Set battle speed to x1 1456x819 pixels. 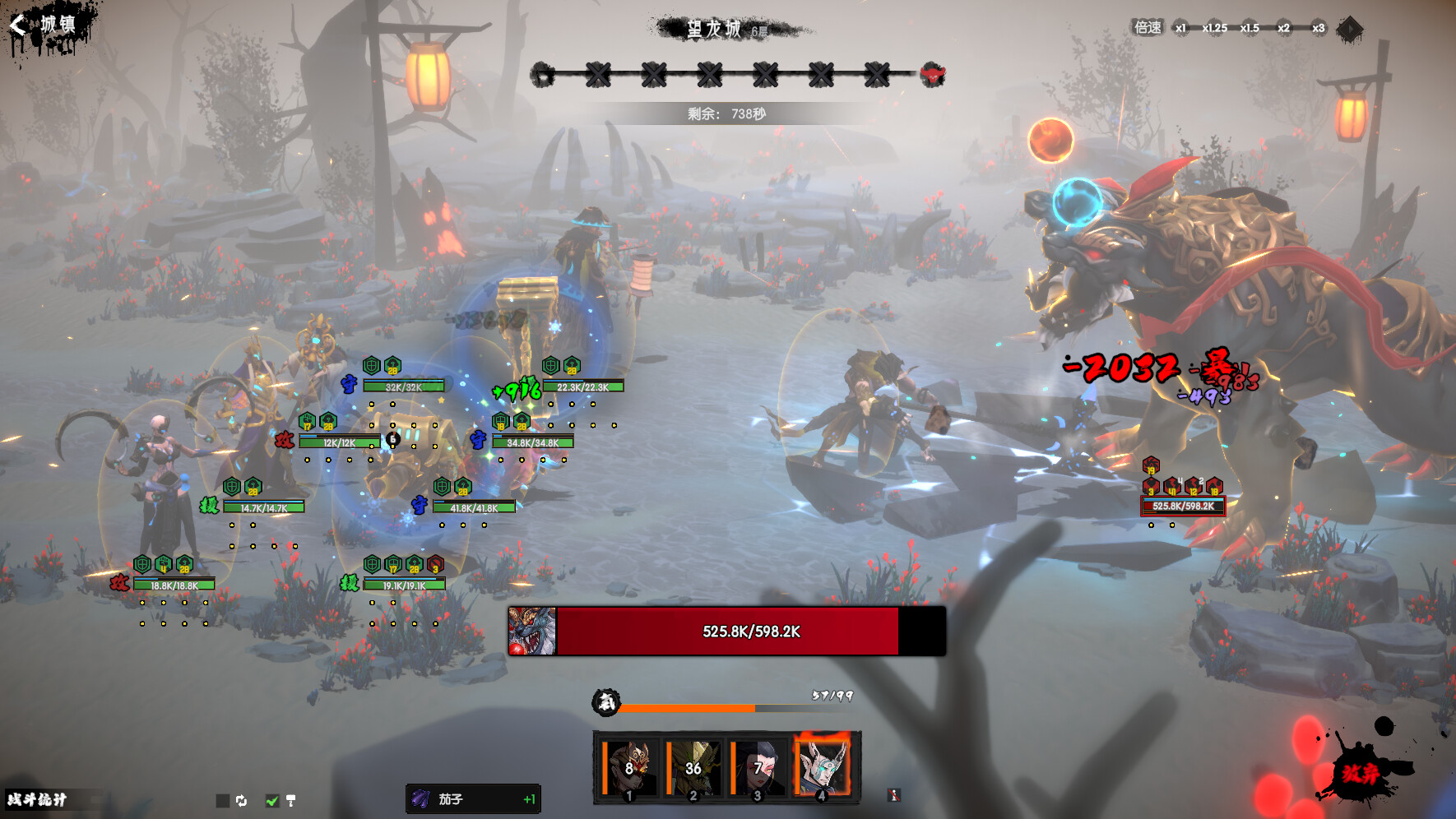[x=1180, y=28]
